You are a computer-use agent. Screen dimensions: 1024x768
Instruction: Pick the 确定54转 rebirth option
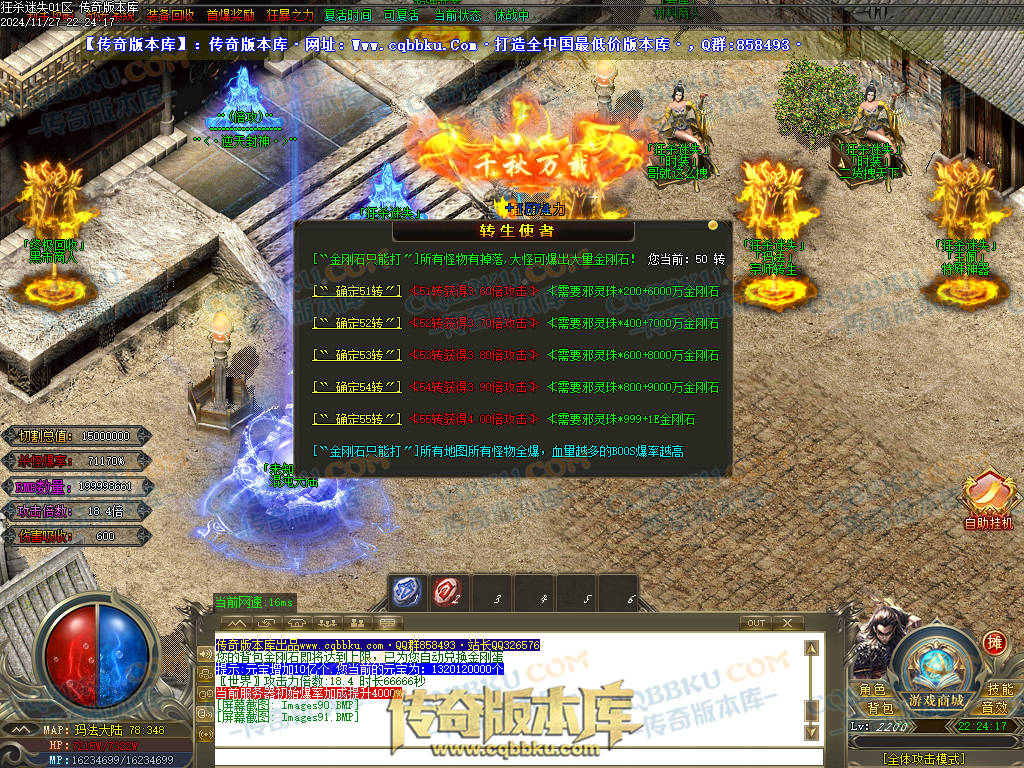coord(357,387)
